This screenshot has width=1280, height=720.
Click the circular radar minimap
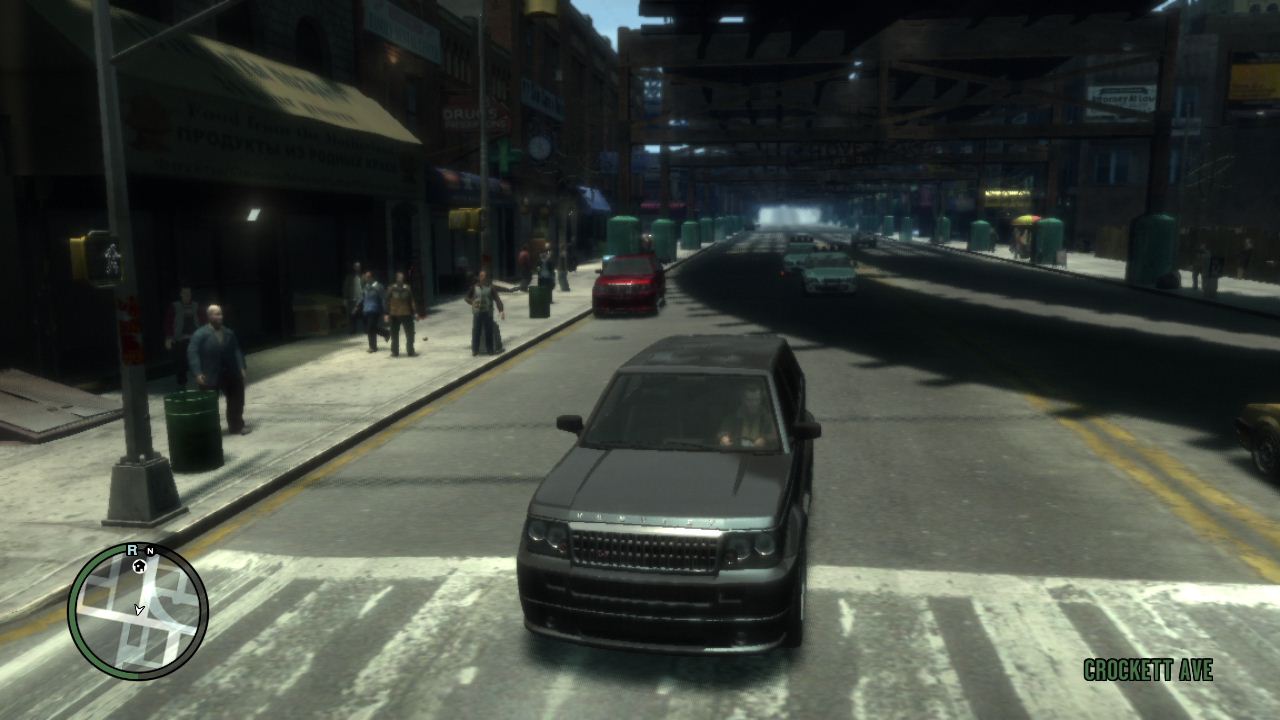point(138,611)
